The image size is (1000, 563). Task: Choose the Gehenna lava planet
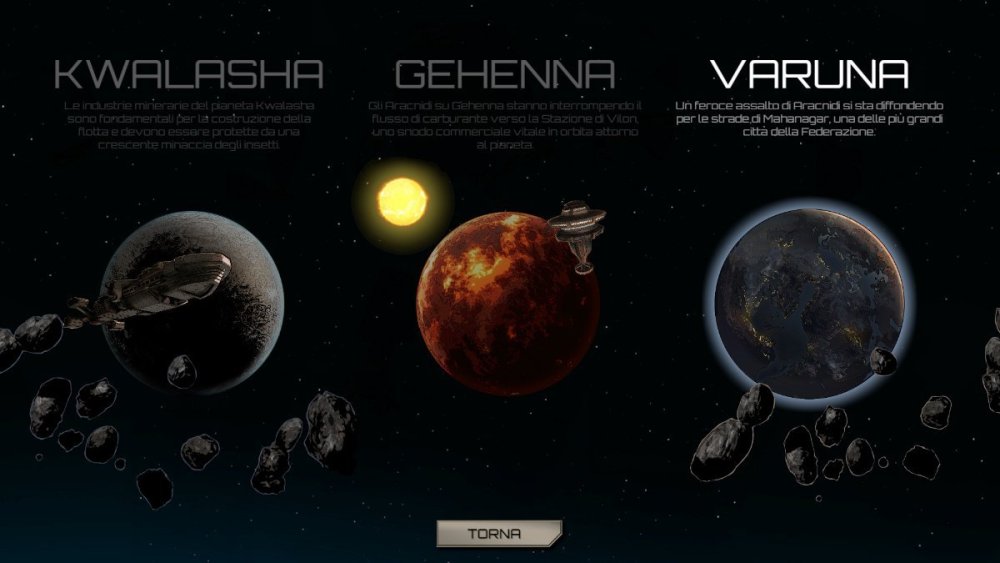click(x=507, y=303)
